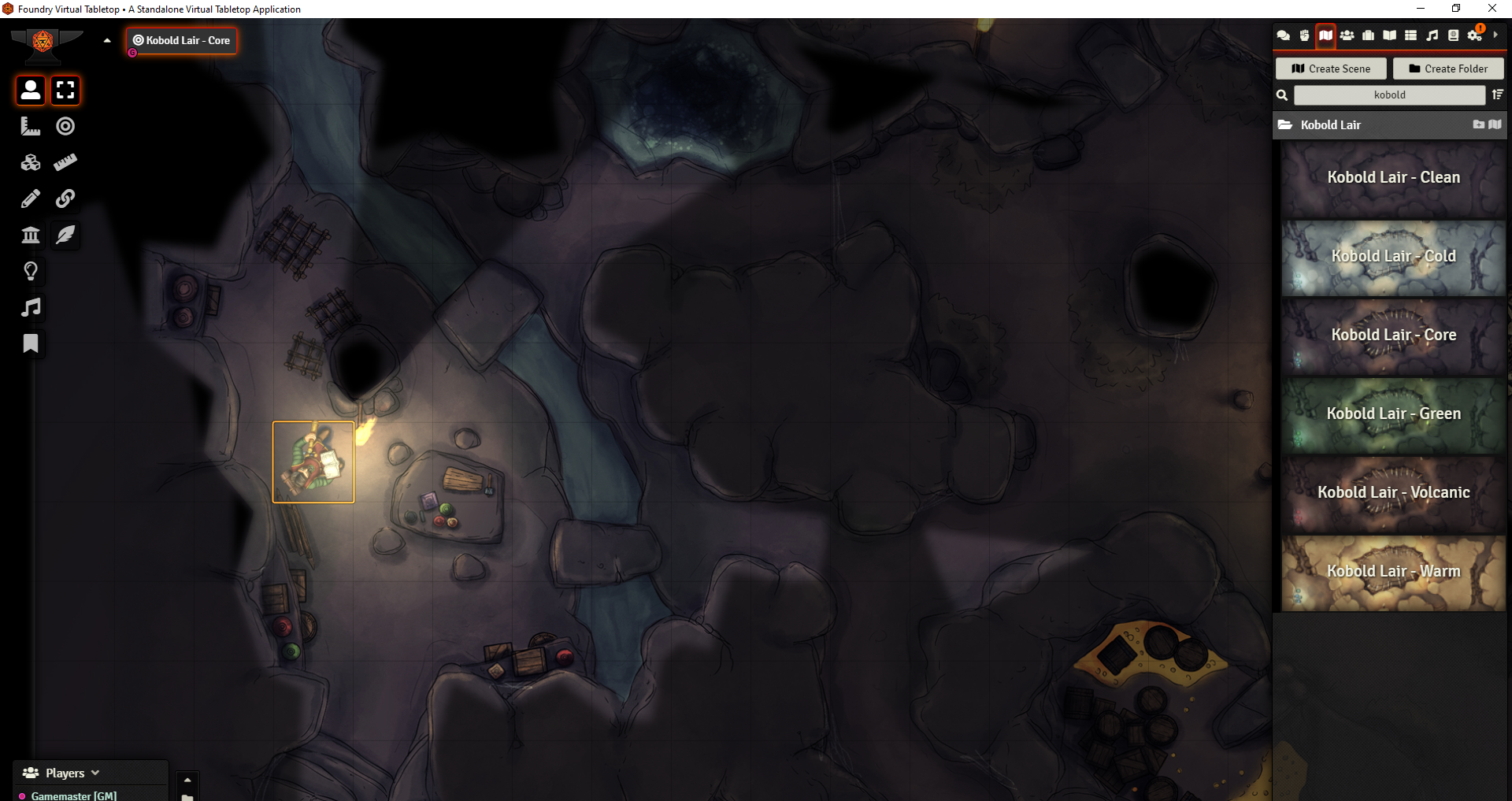This screenshot has width=1512, height=801.
Task: Open the Combat Tracker tab
Action: click(1305, 35)
